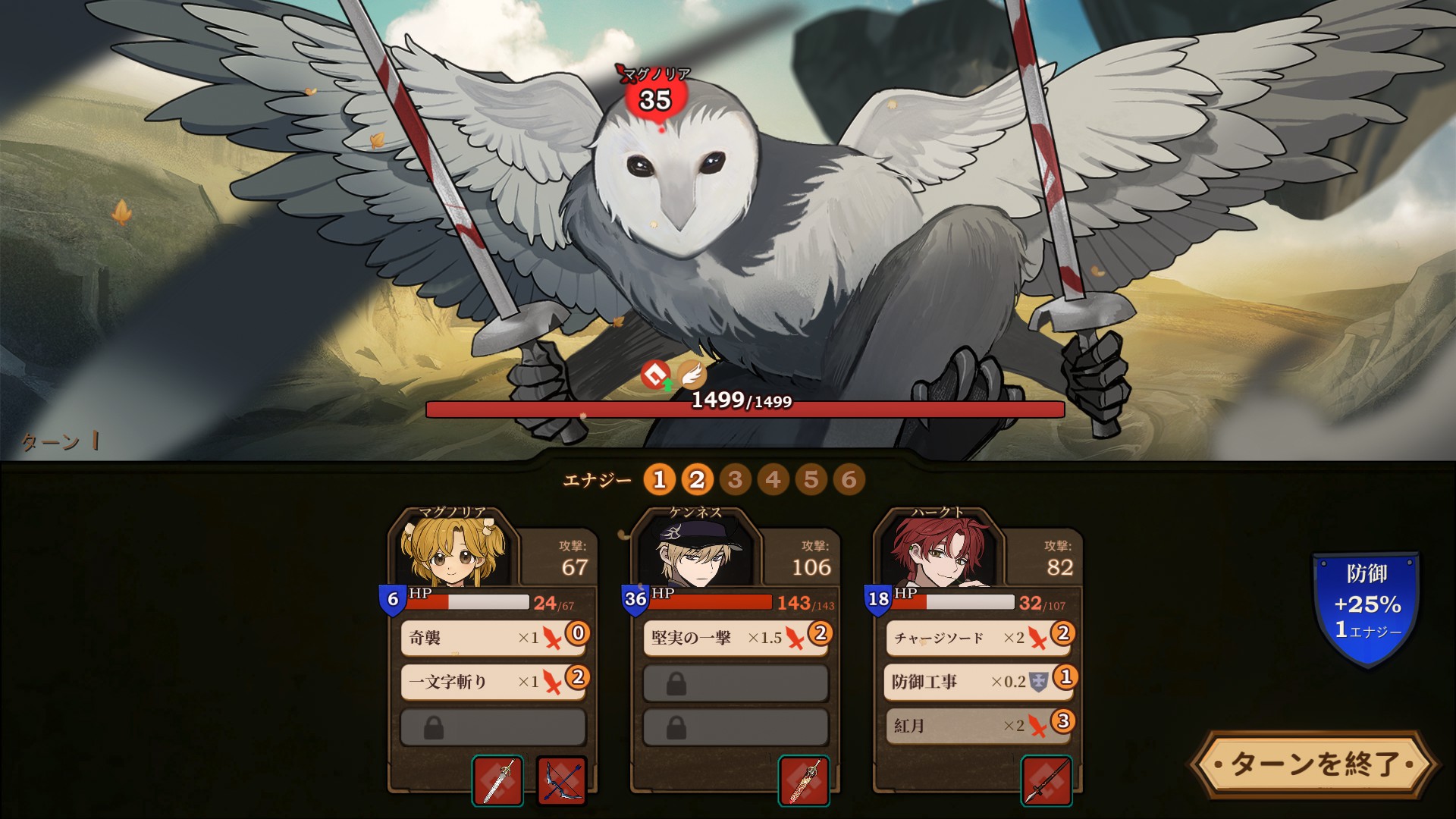Use the 防御工事 defense skill
This screenshot has height=819, width=1456.
(978, 681)
